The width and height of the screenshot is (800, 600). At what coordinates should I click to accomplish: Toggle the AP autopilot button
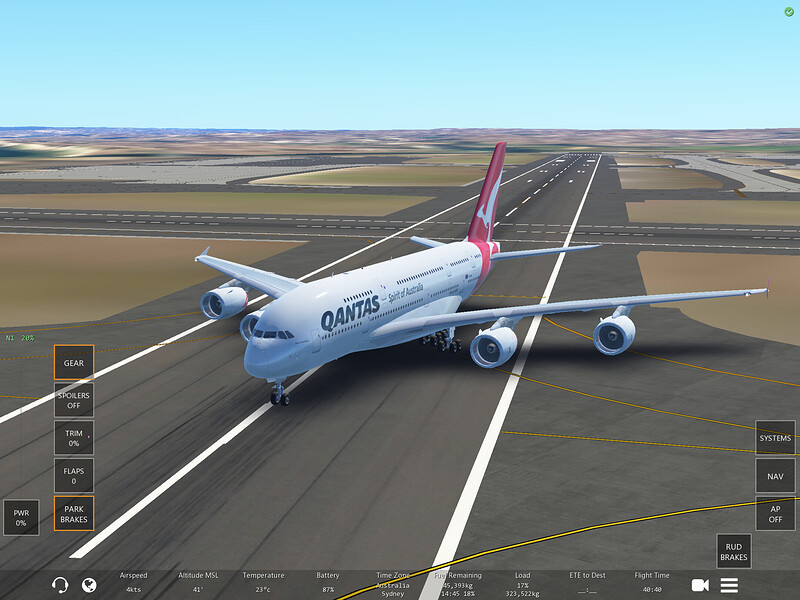[x=775, y=513]
